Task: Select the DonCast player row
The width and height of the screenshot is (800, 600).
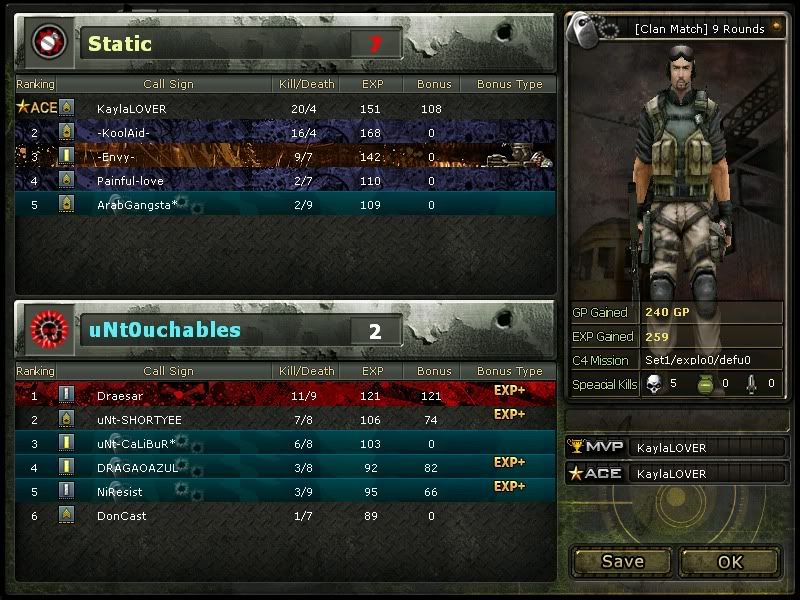Action: point(285,515)
